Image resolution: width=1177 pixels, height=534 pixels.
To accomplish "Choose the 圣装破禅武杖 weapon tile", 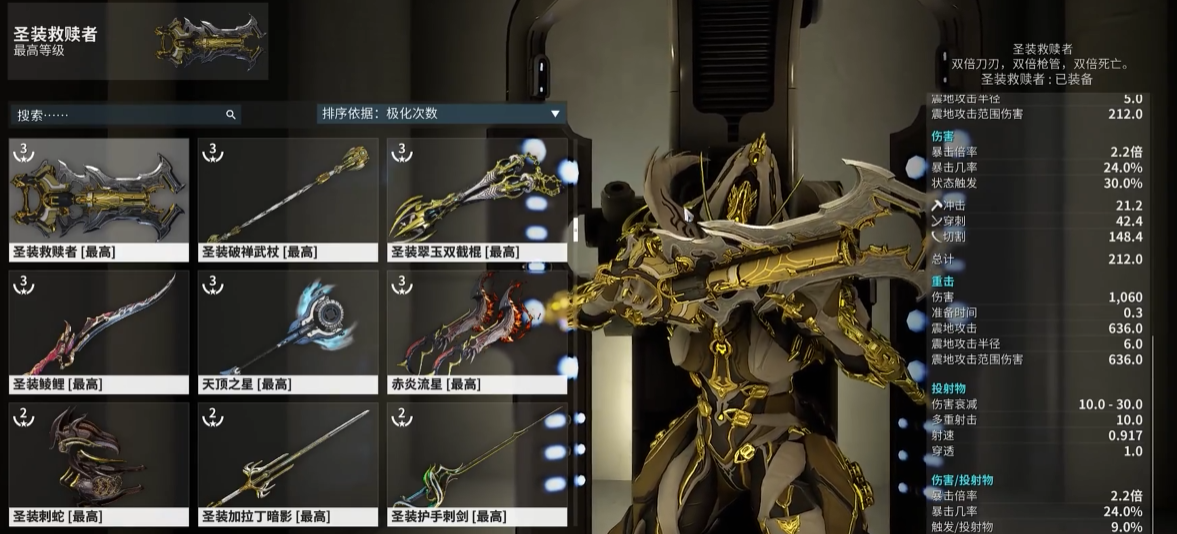I will point(288,199).
